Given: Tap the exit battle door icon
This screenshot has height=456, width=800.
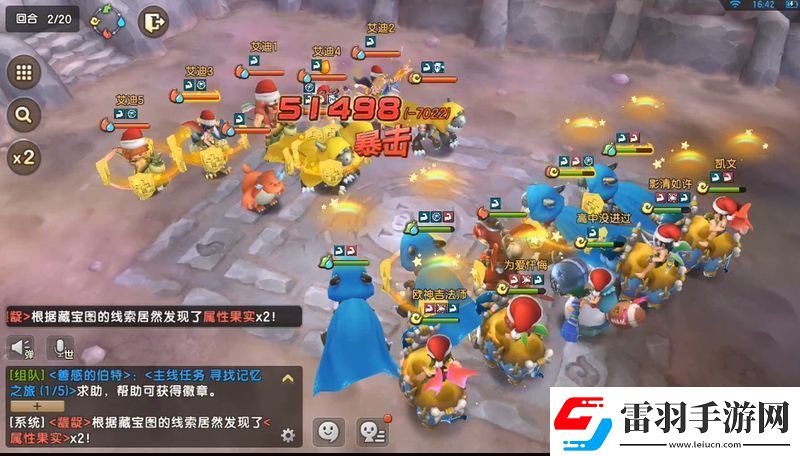Looking at the screenshot, I should (x=153, y=20).
